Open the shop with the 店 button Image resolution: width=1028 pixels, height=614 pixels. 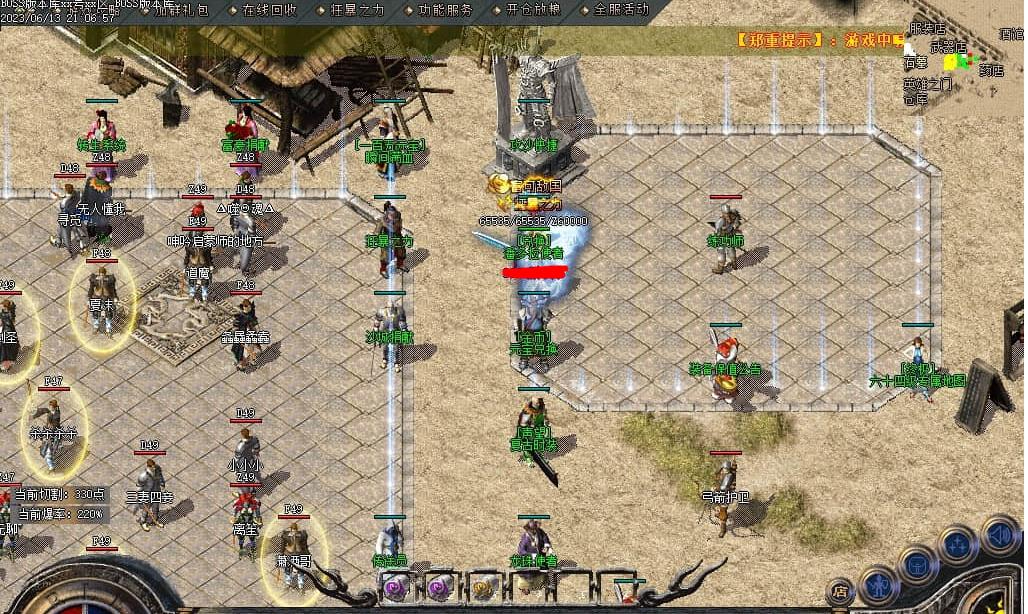click(x=841, y=591)
